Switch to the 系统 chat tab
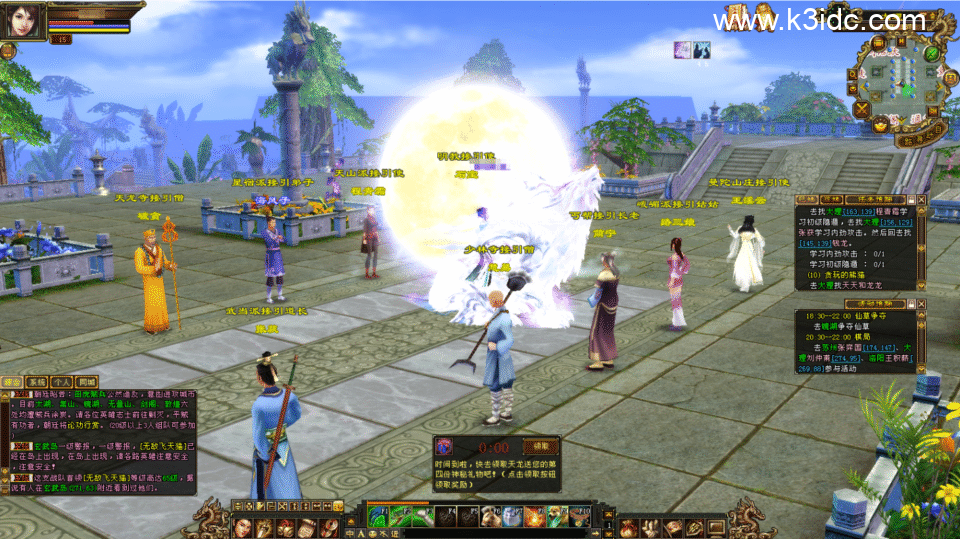Viewport: 960px width, 539px height. point(37,381)
